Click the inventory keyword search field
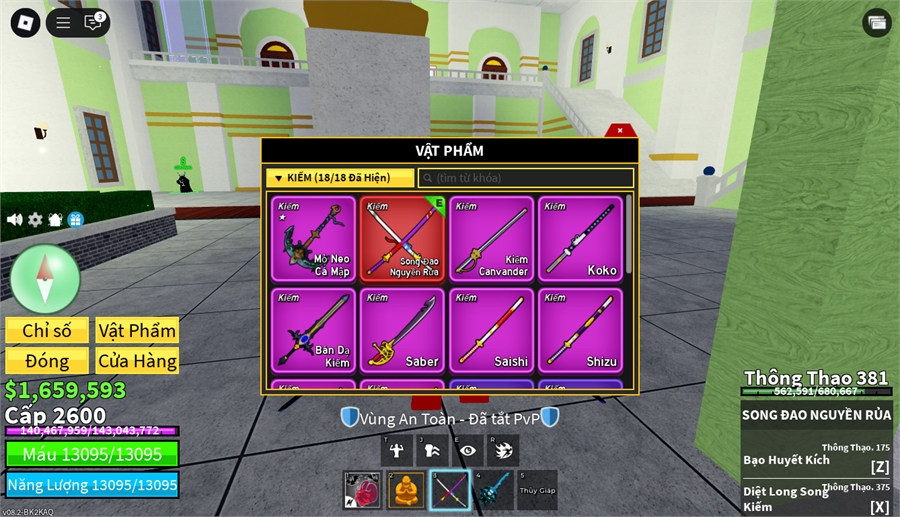 (526, 178)
